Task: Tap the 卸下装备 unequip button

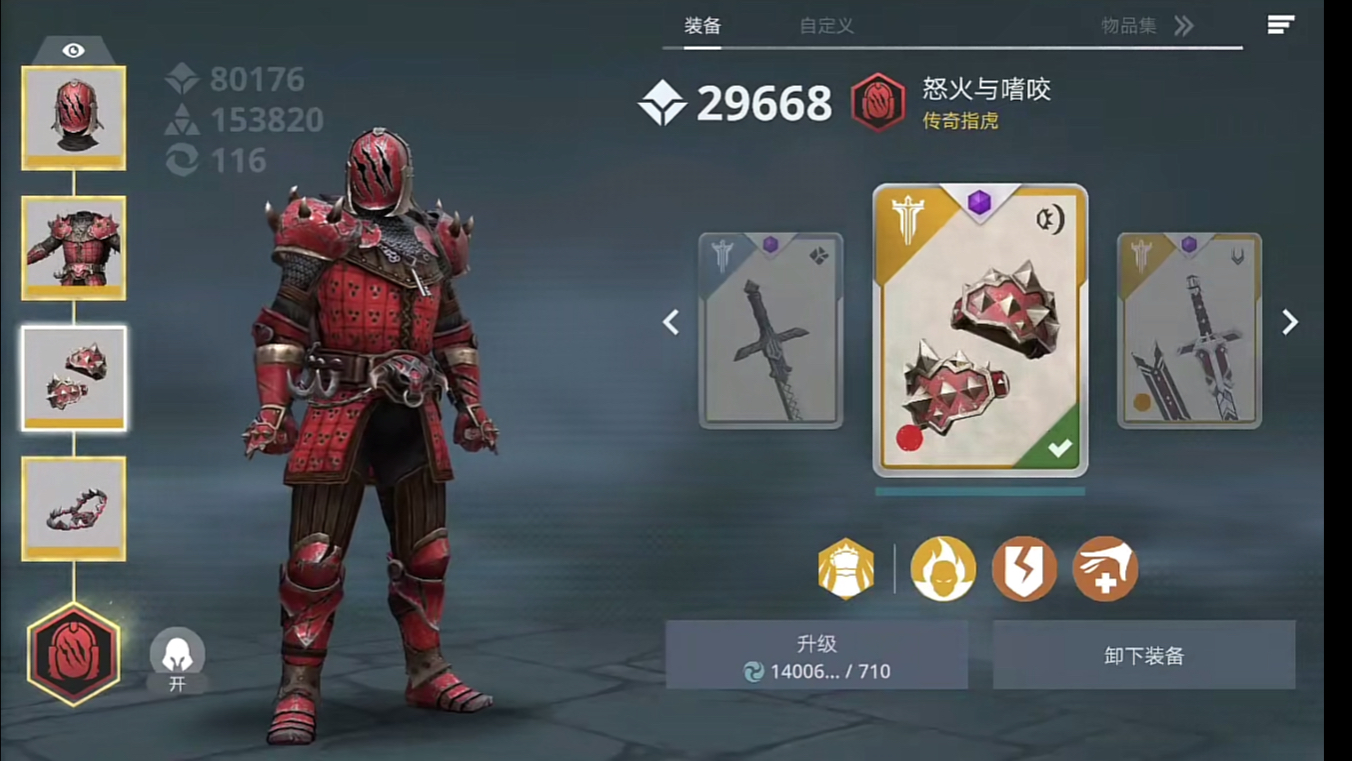Action: 1144,655
